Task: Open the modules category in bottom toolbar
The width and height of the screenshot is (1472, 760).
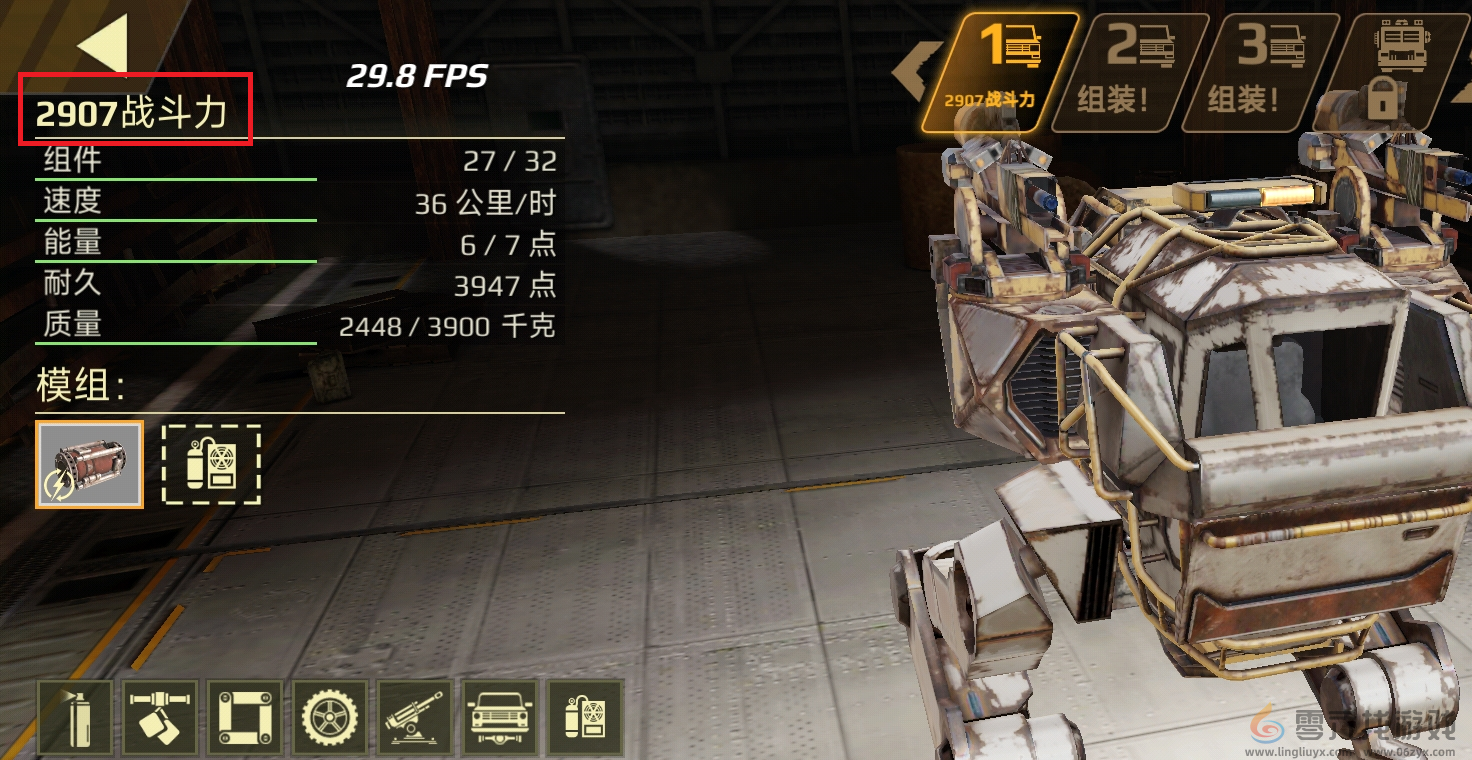Action: pos(584,717)
